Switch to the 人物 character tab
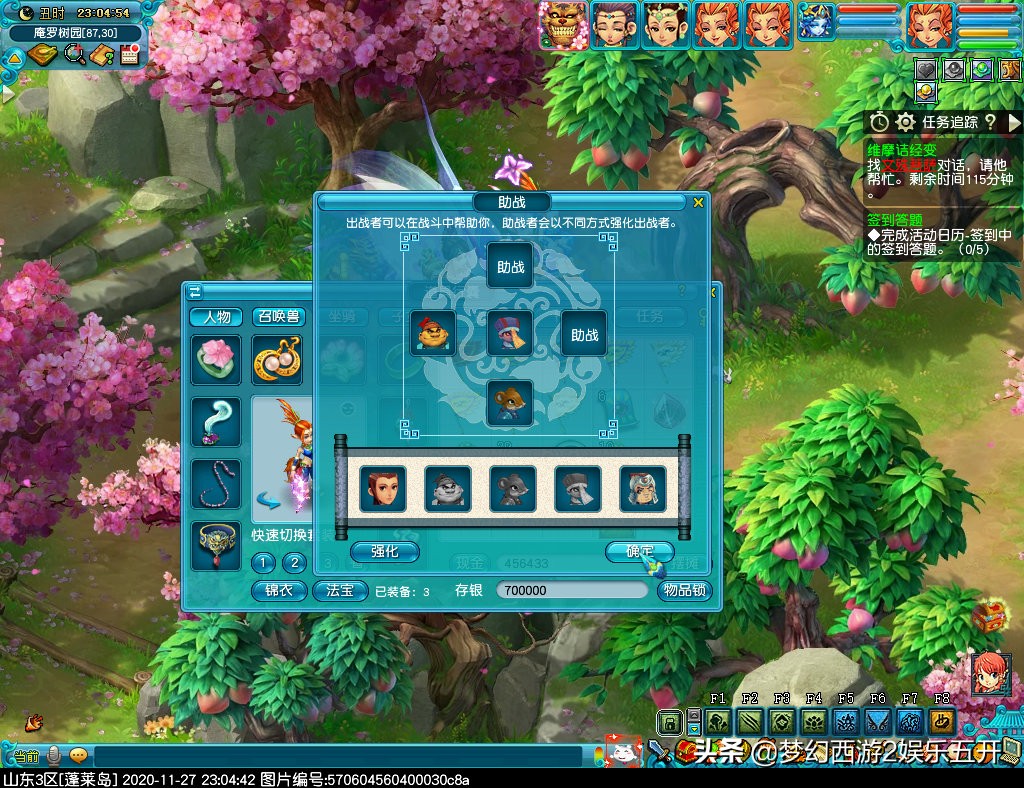The height and width of the screenshot is (788, 1024). 216,317
